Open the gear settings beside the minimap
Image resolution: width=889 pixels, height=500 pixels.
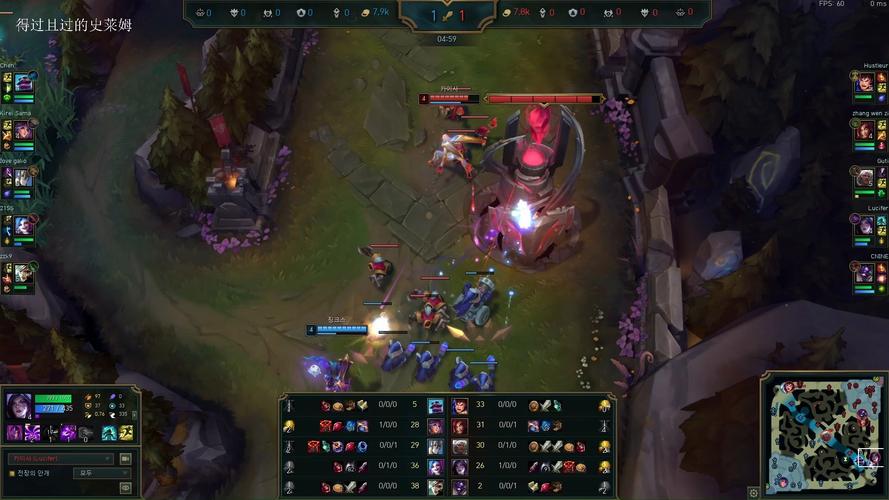[x=754, y=492]
